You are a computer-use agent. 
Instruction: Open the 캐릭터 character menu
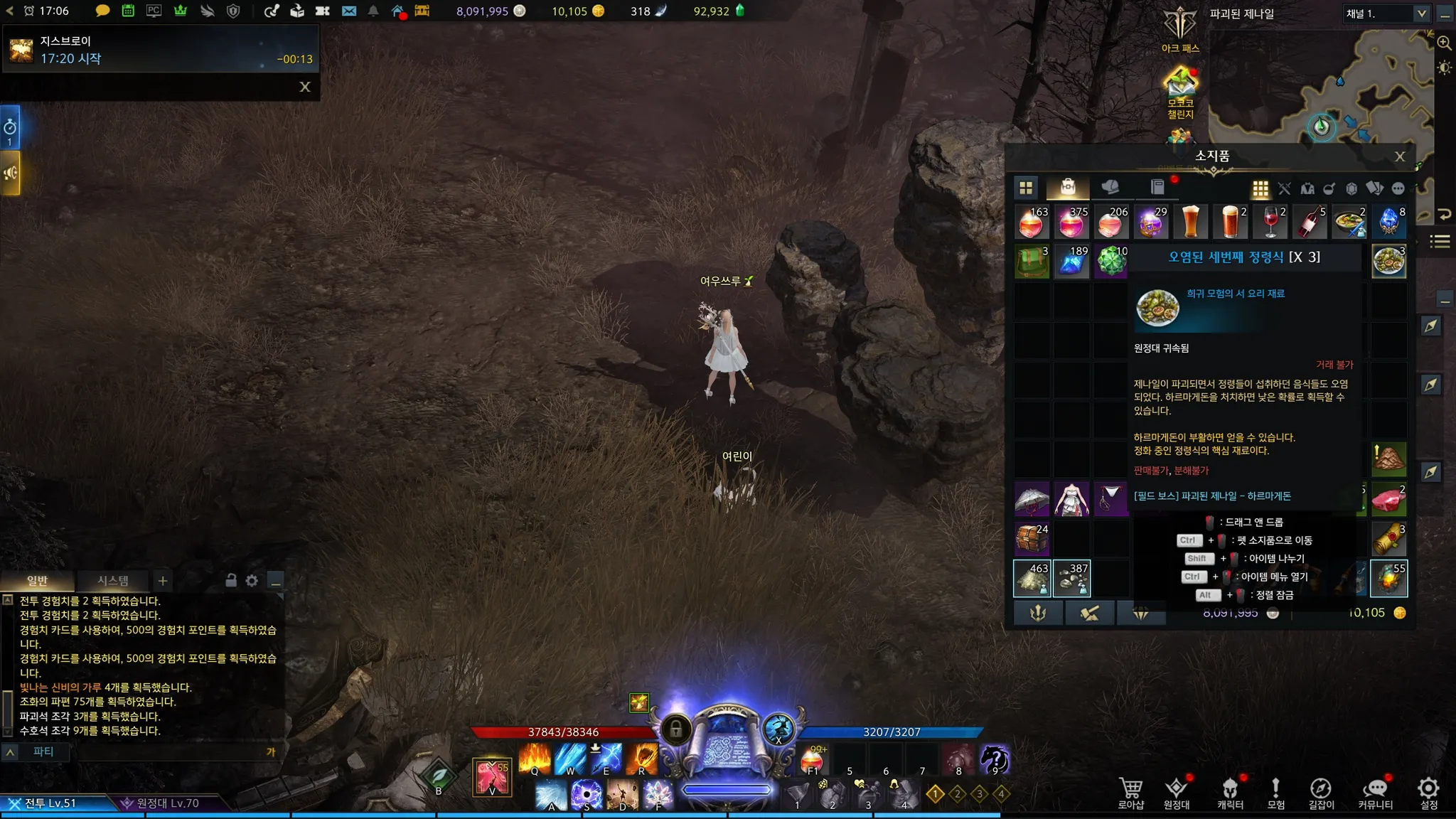[x=1230, y=792]
